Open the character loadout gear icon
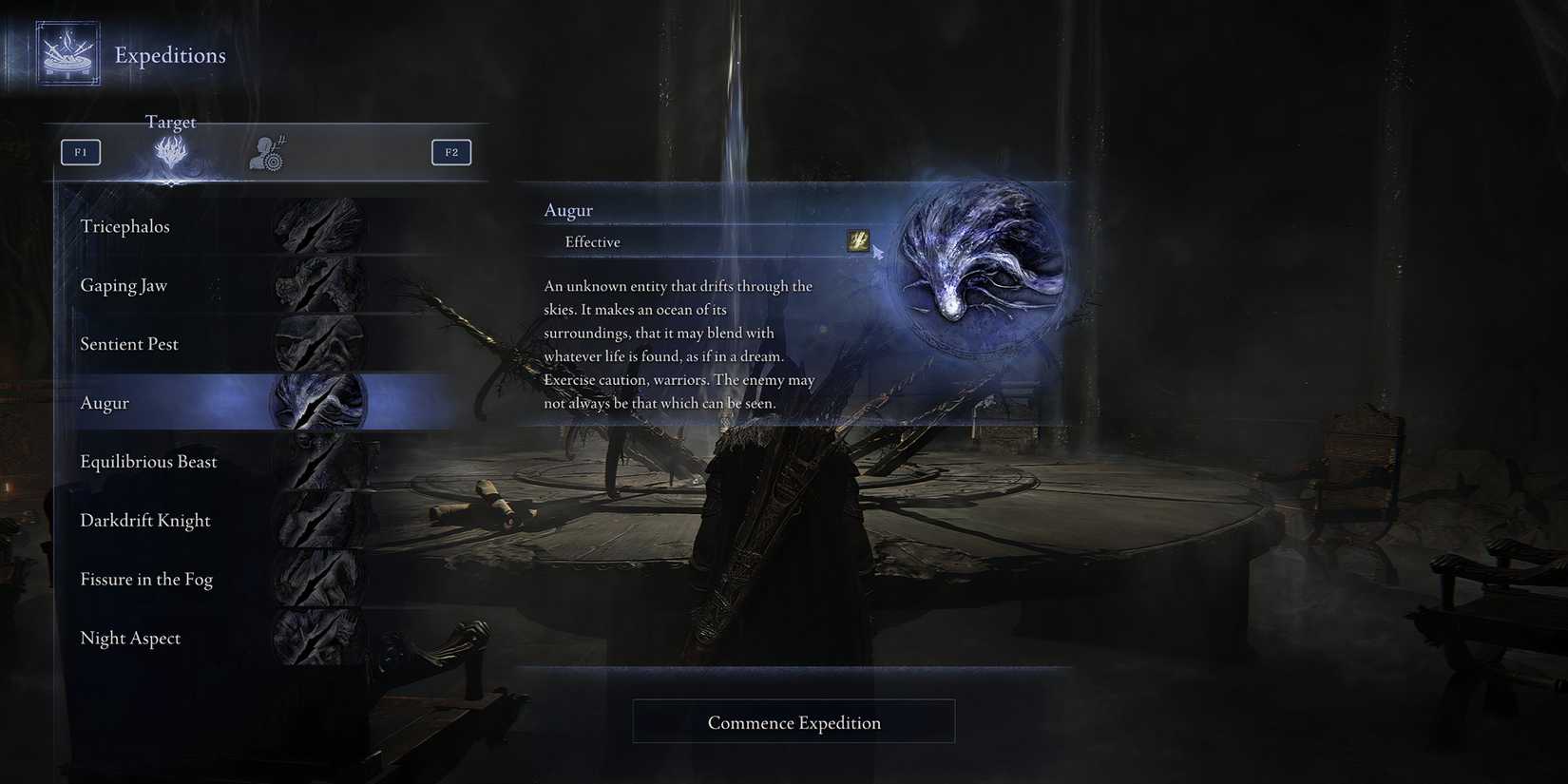Screen dimensions: 1568x784 (267, 152)
